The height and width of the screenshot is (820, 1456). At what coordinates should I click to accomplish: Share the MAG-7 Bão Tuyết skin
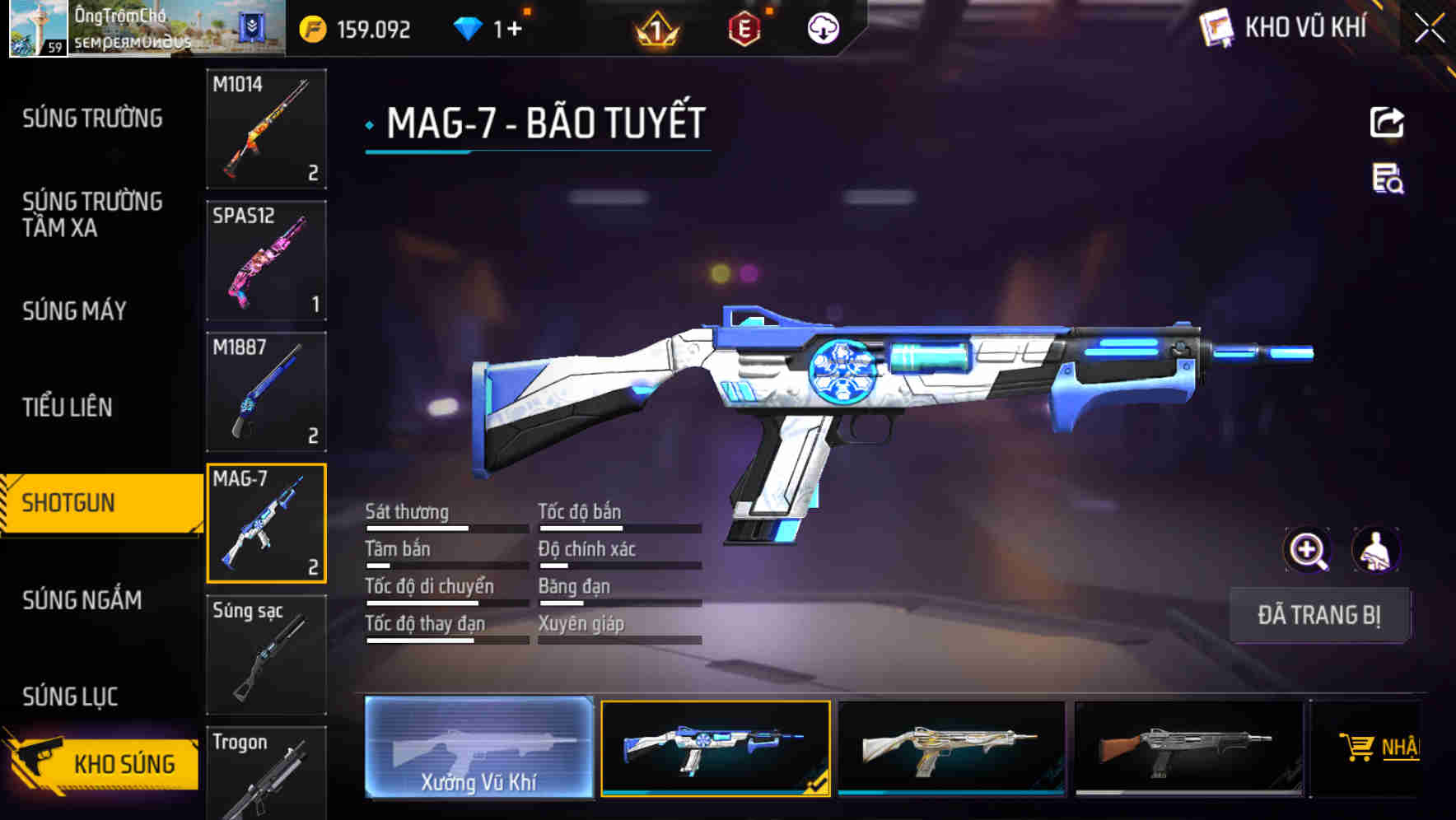(x=1387, y=122)
